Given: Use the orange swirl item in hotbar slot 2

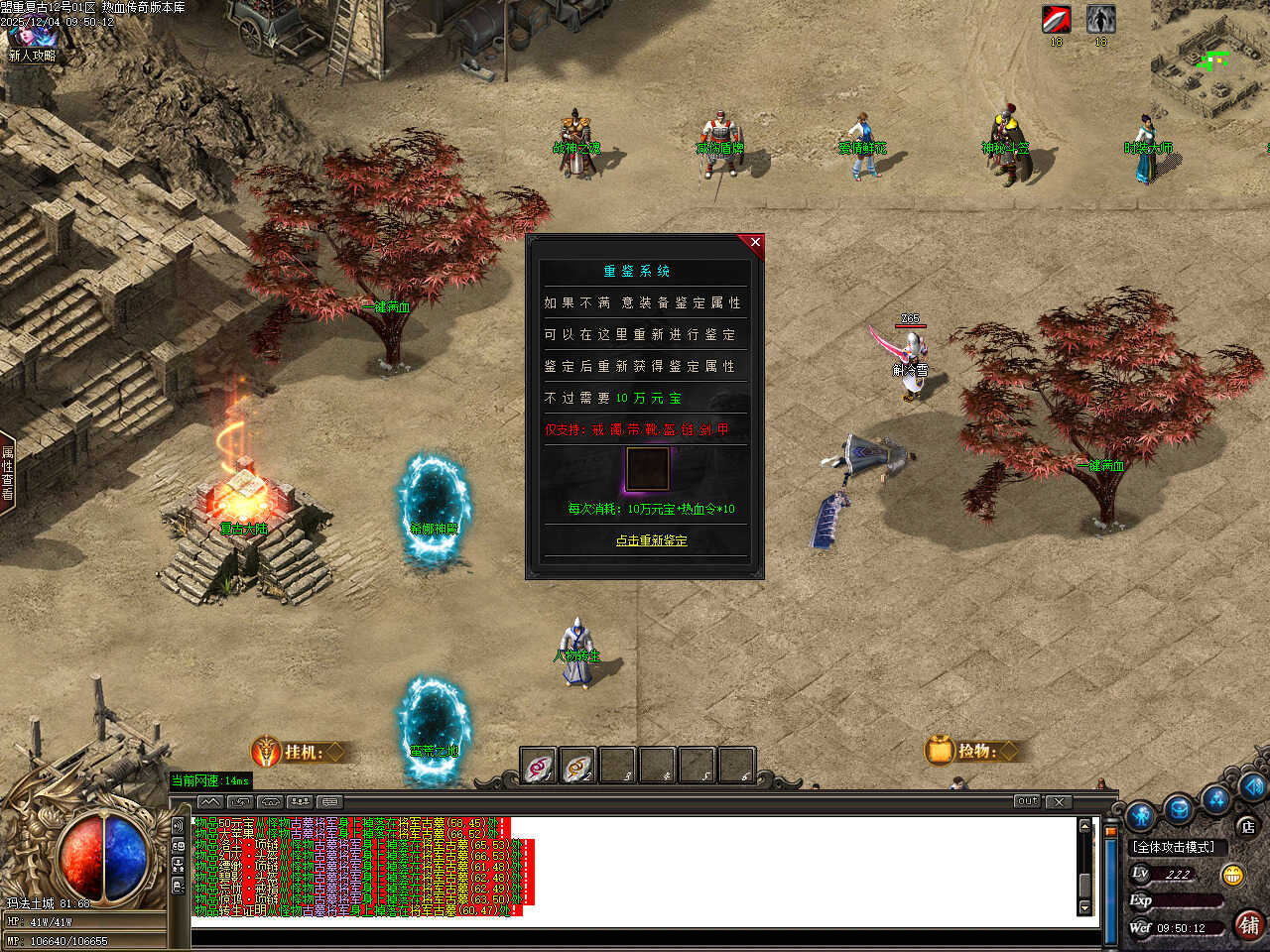Looking at the screenshot, I should click(x=578, y=767).
